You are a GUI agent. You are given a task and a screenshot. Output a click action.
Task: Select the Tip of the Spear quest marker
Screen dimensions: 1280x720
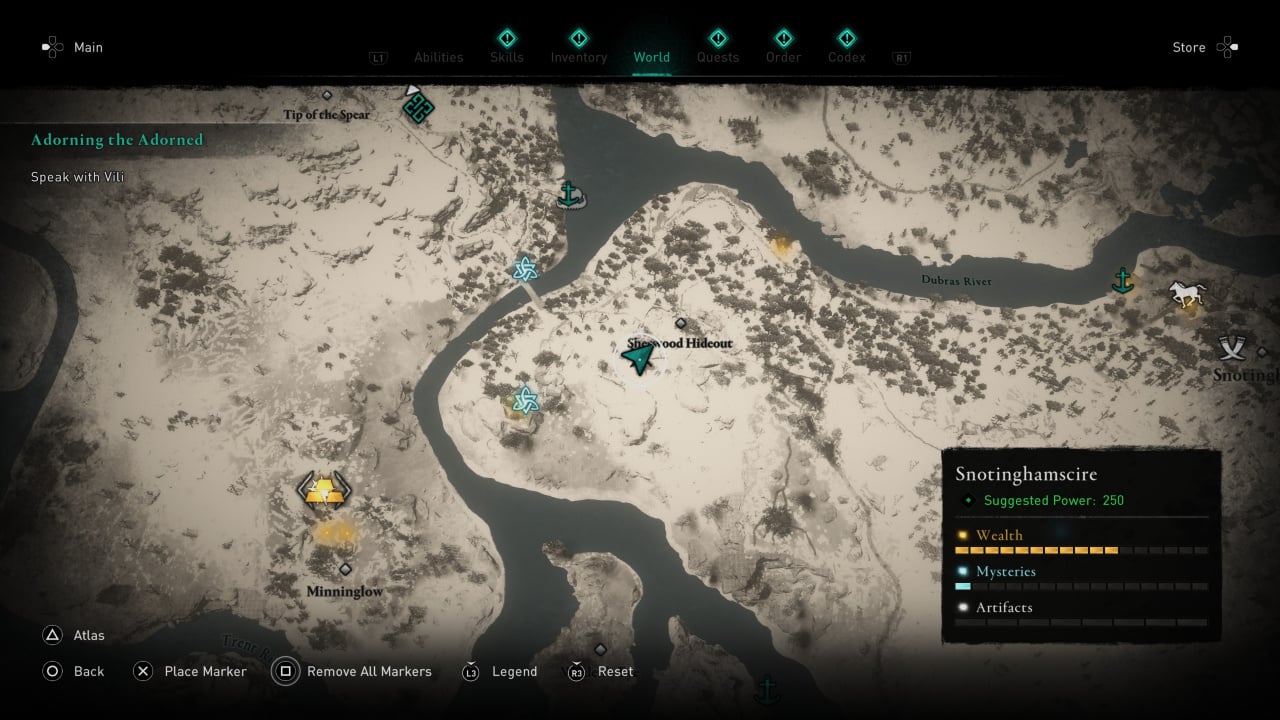pos(417,106)
